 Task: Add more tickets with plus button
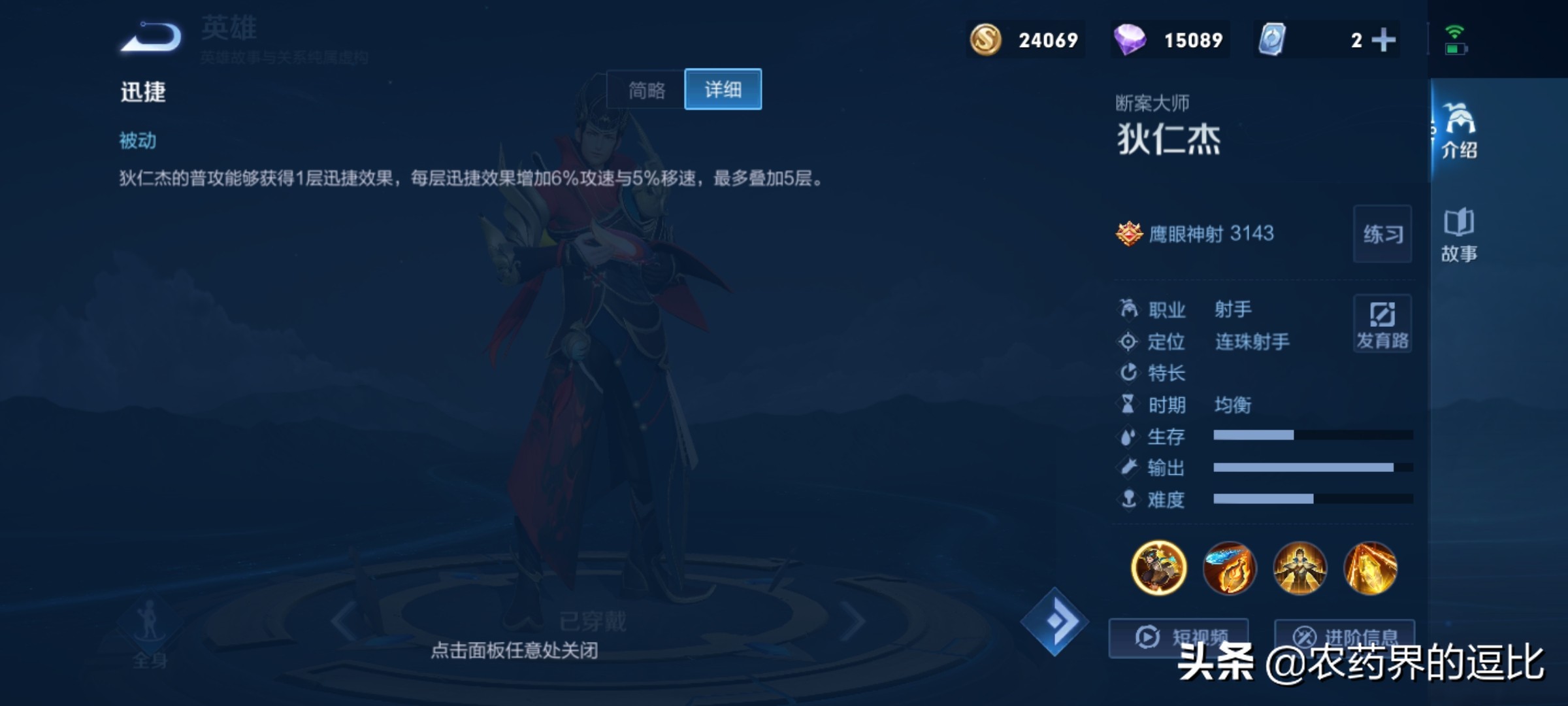(1383, 40)
